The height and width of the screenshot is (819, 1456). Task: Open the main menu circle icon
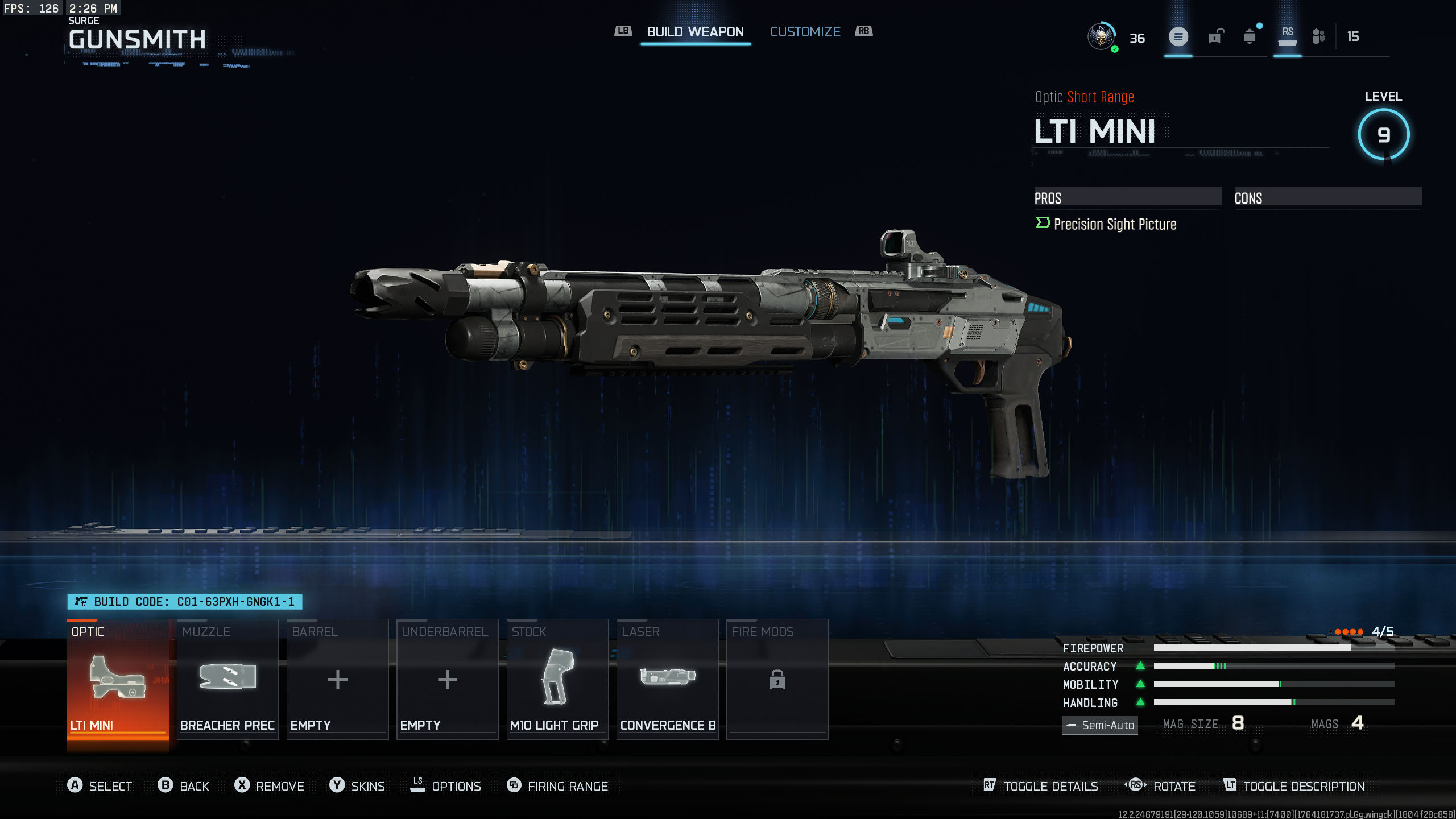click(1179, 36)
